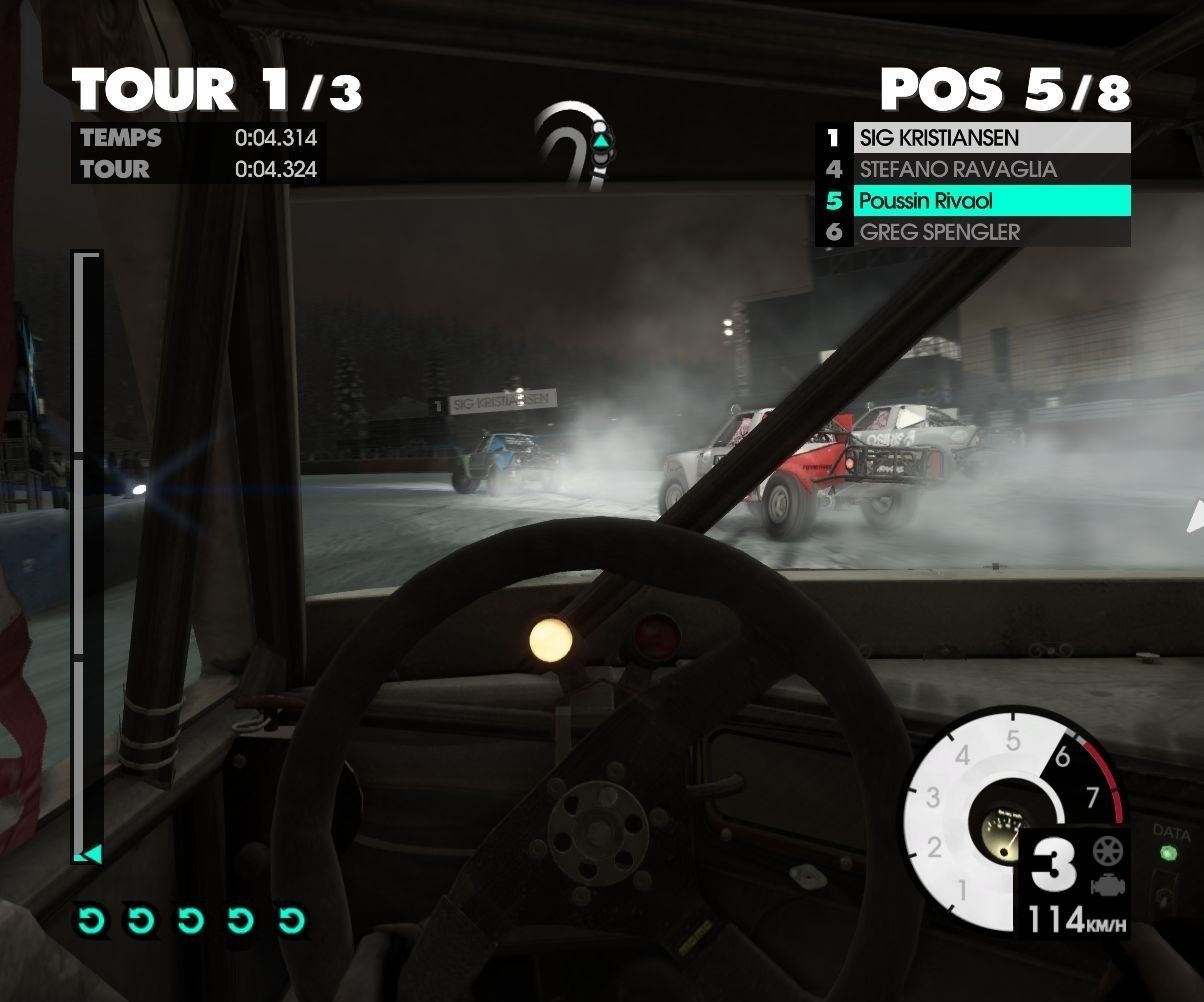
Task: Click the highlighted Poussin Rivaol row
Action: click(990, 201)
